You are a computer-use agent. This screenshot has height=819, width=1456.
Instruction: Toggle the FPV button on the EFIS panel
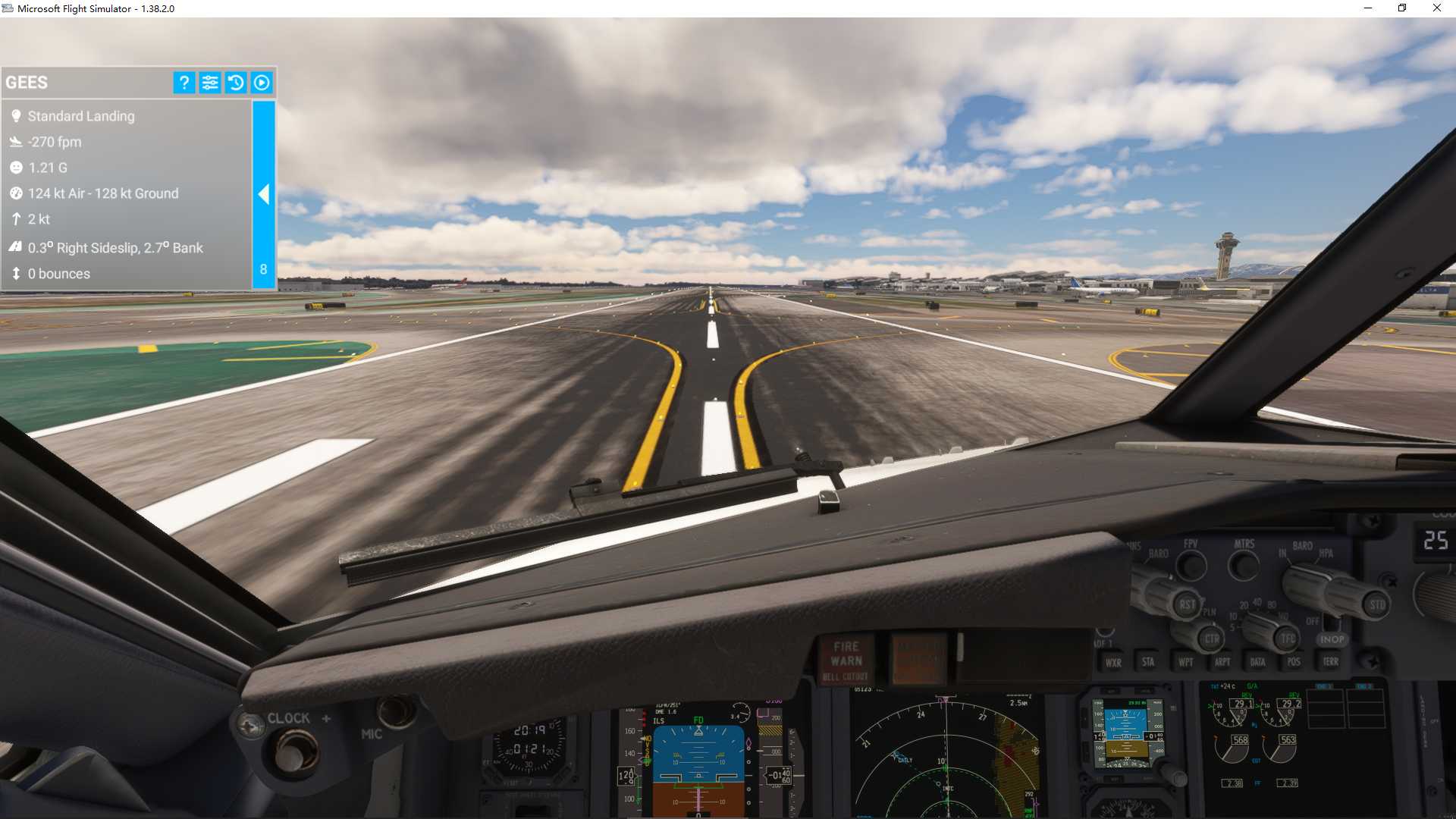[1191, 565]
